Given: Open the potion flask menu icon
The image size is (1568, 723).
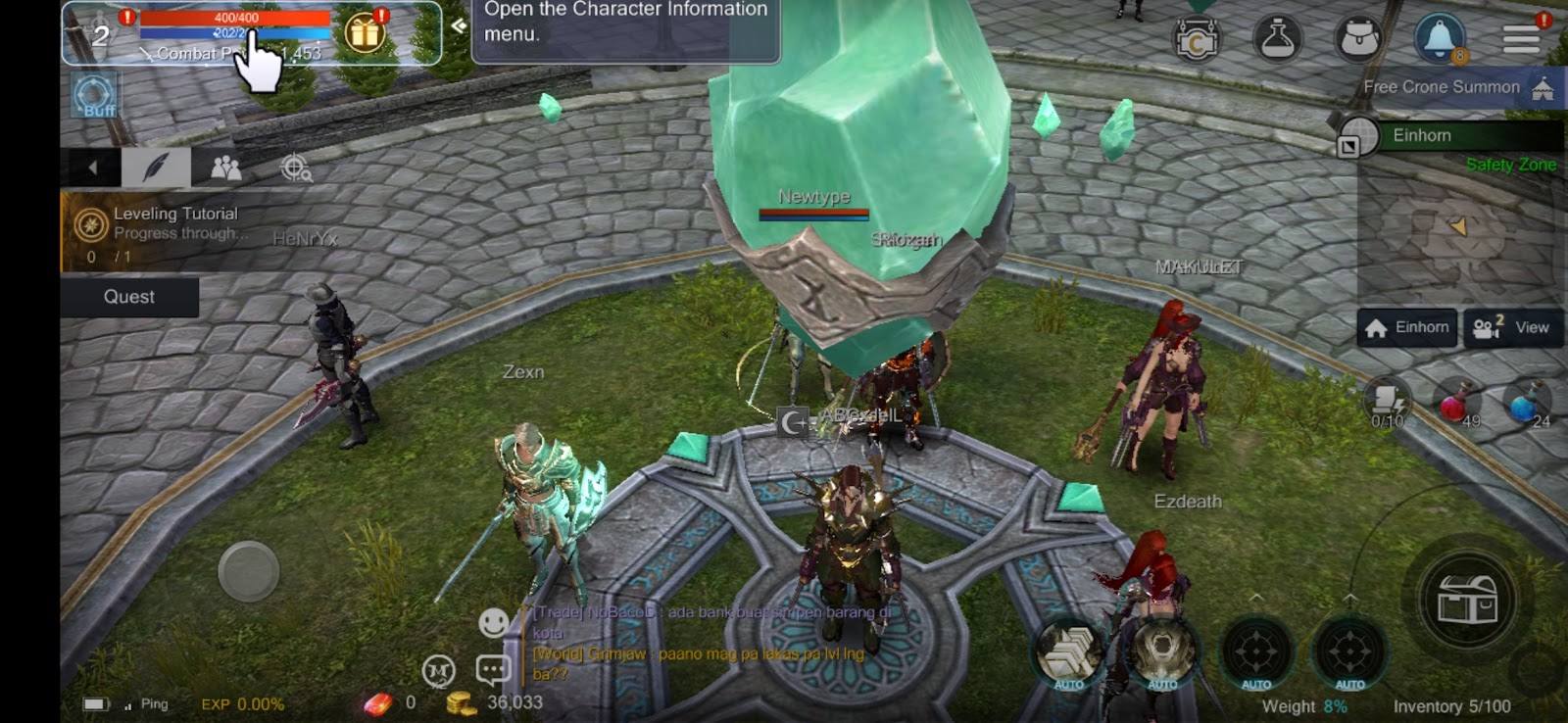Looking at the screenshot, I should 1277,39.
